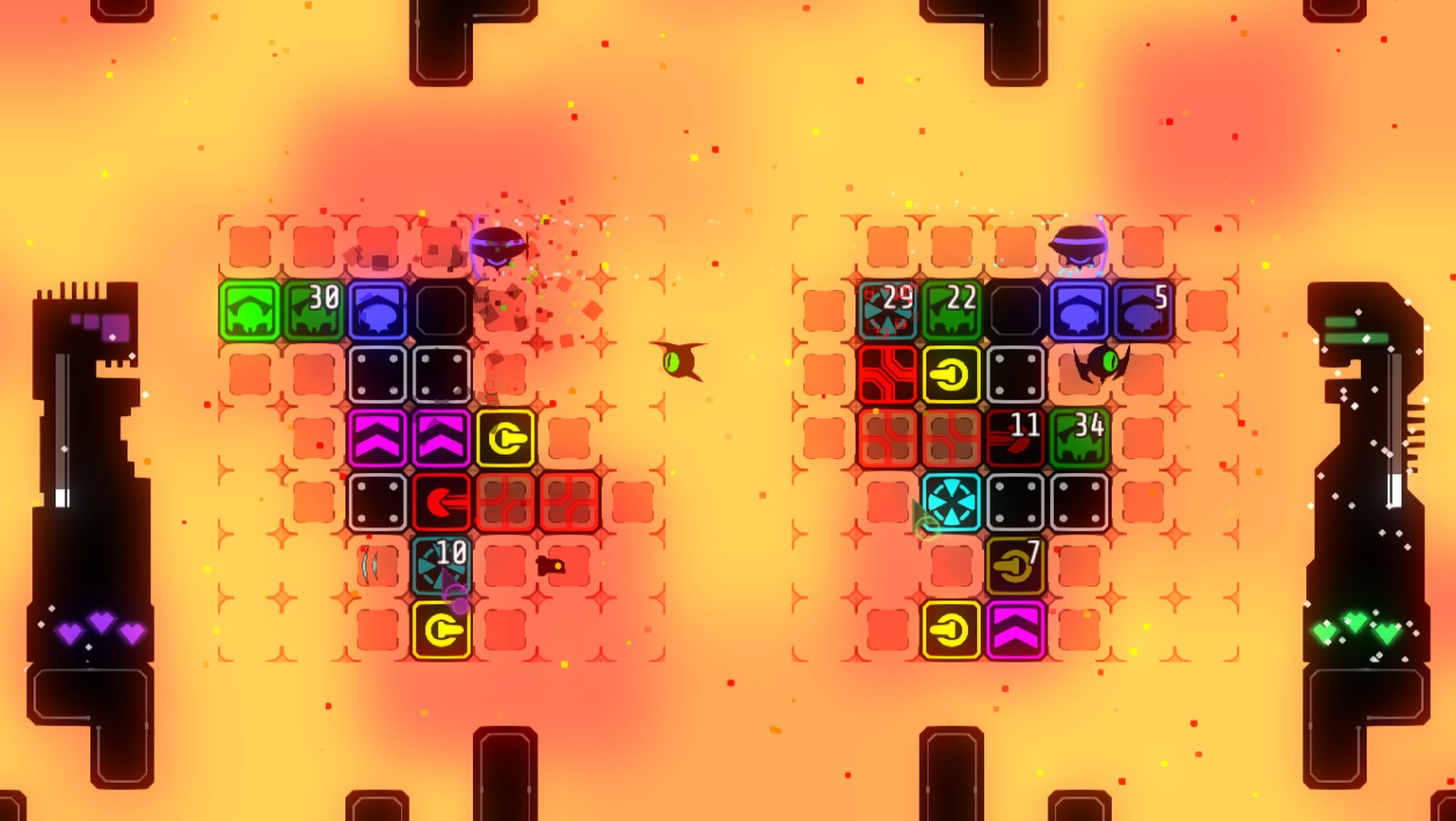Screen dimensions: 1456x821
Task: Select the dark red tile numbered 11
Action: click(x=1015, y=438)
